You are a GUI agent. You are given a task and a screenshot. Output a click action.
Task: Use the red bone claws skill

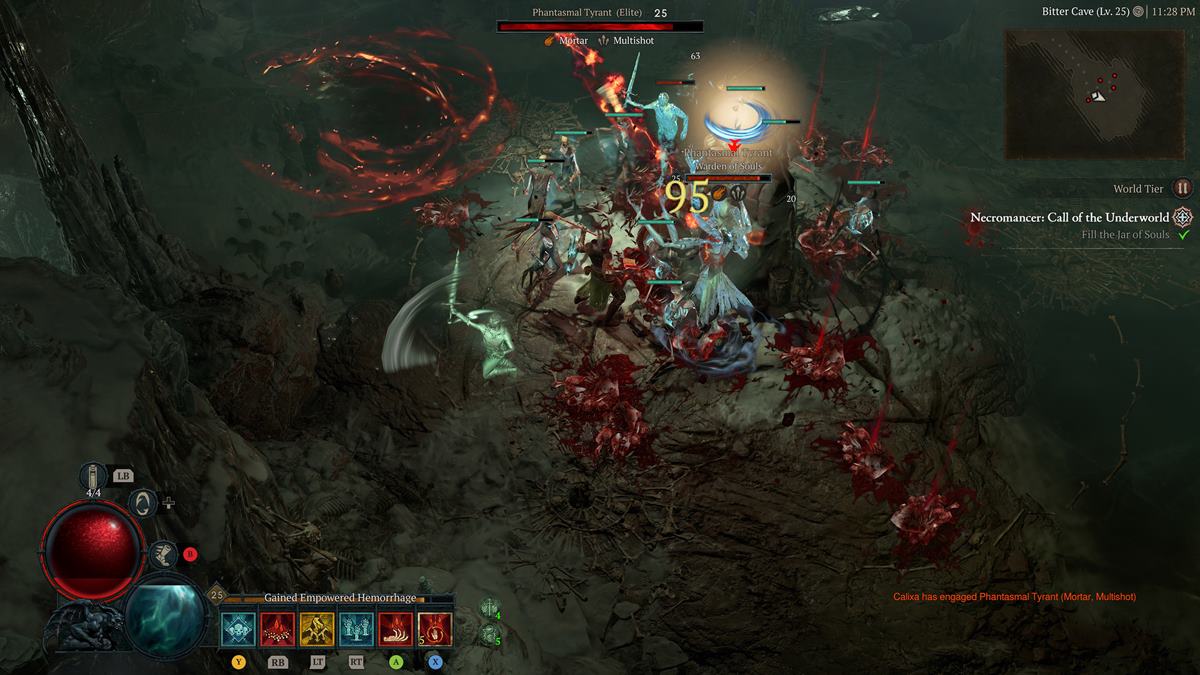[395, 630]
